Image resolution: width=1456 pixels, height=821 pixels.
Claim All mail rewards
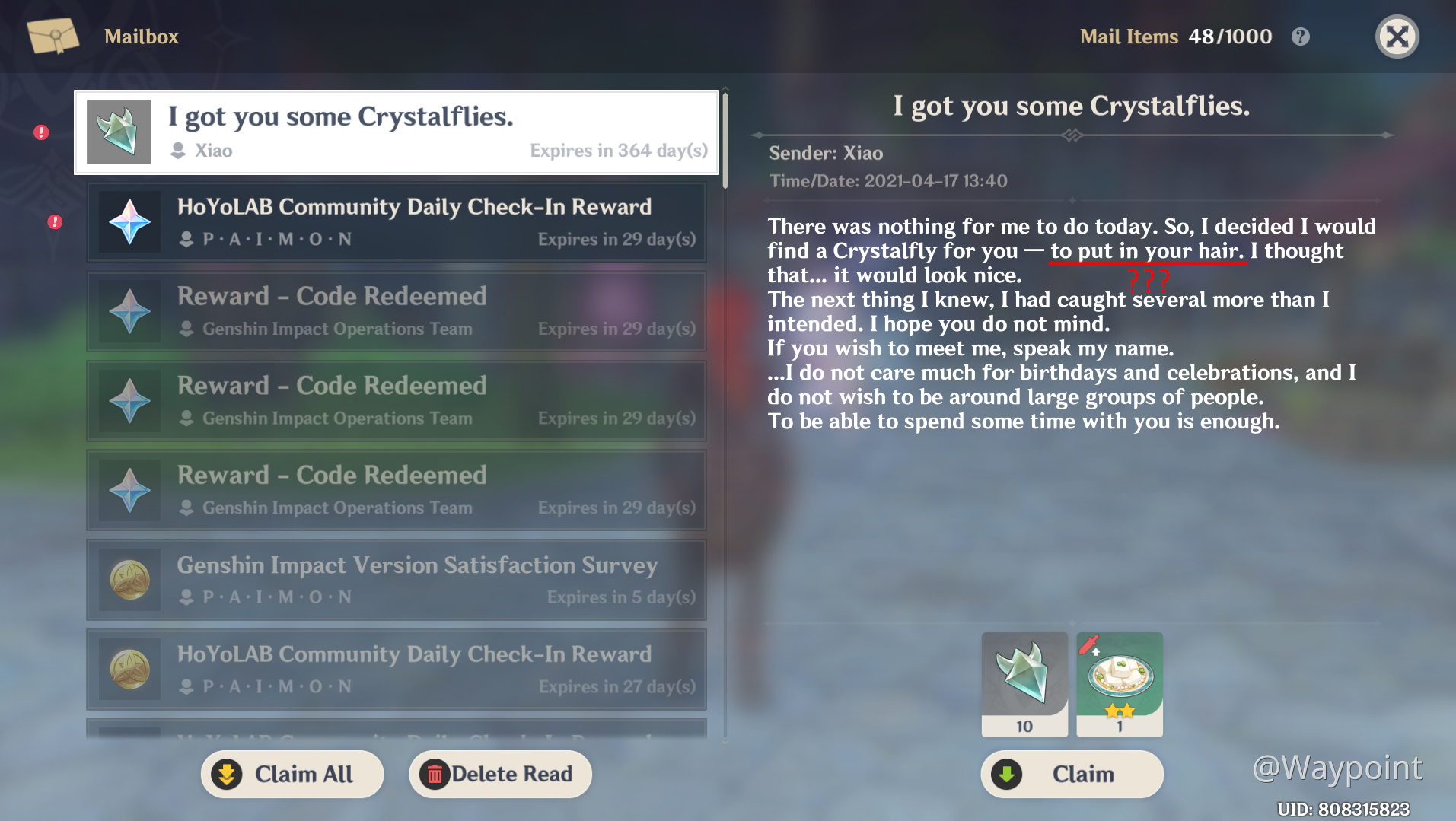pos(292,774)
